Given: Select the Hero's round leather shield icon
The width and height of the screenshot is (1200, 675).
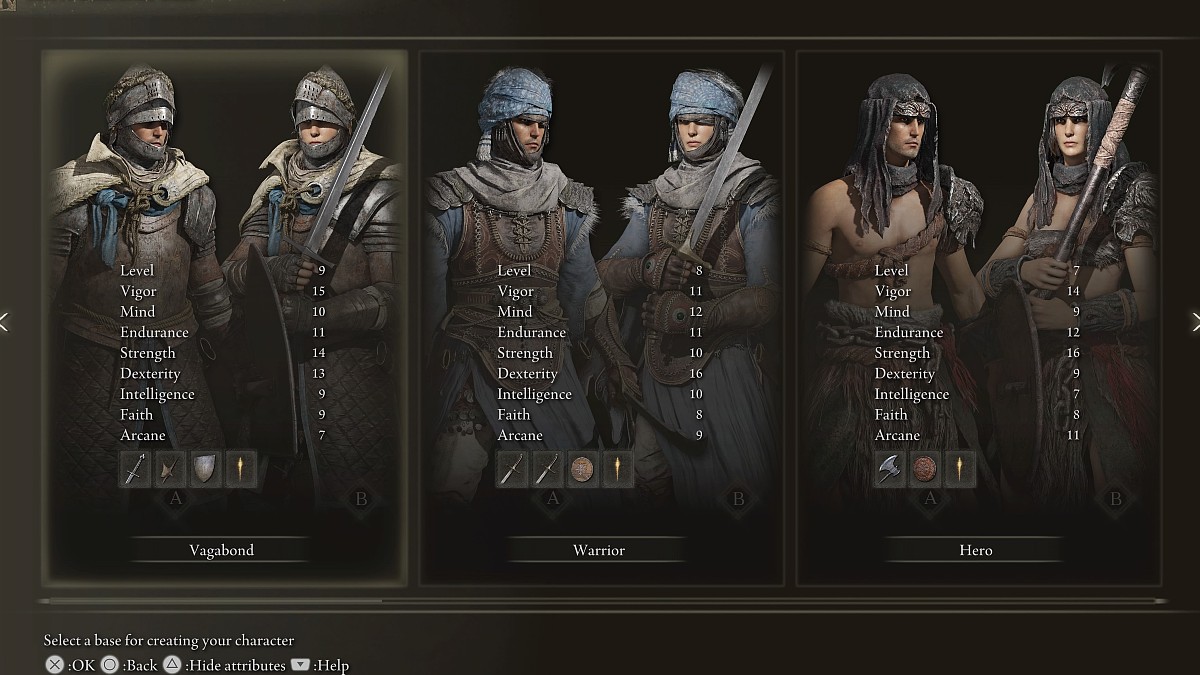Looking at the screenshot, I should [x=925, y=469].
